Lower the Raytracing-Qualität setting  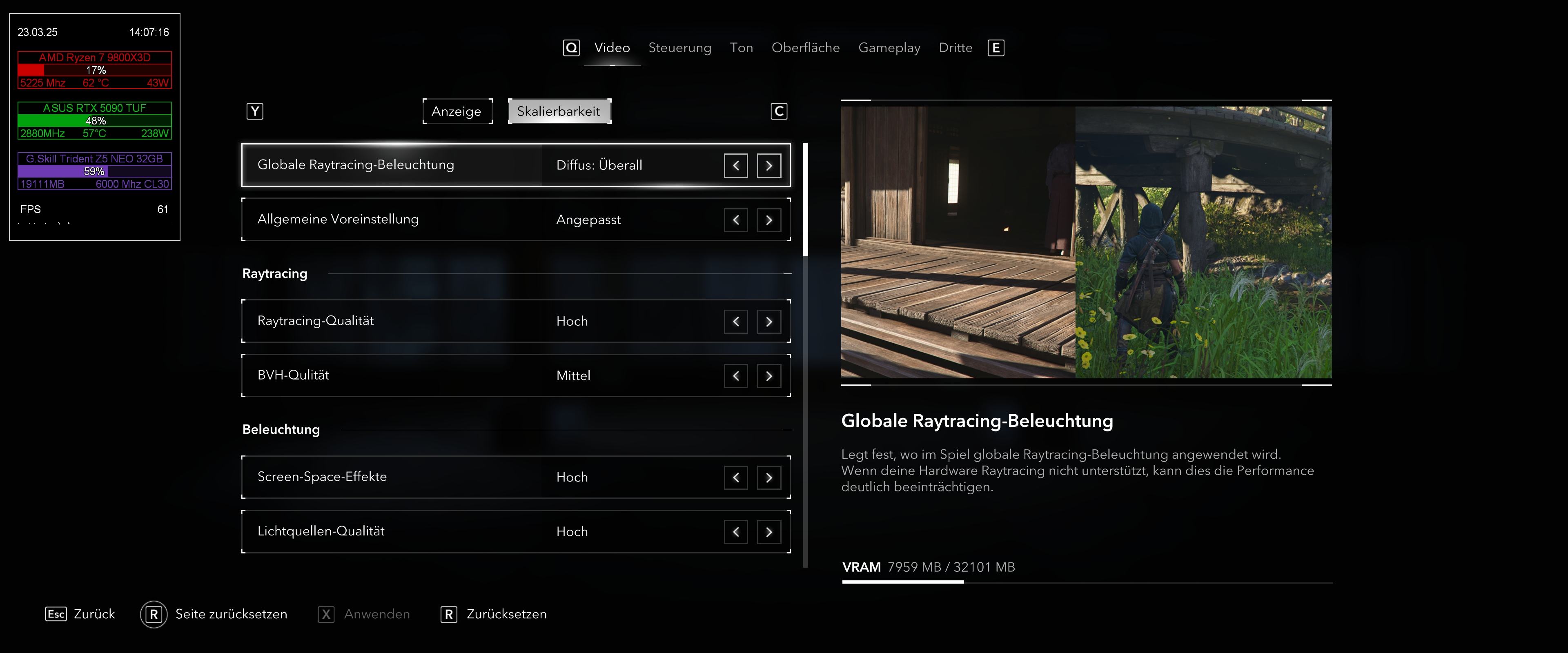coord(735,321)
